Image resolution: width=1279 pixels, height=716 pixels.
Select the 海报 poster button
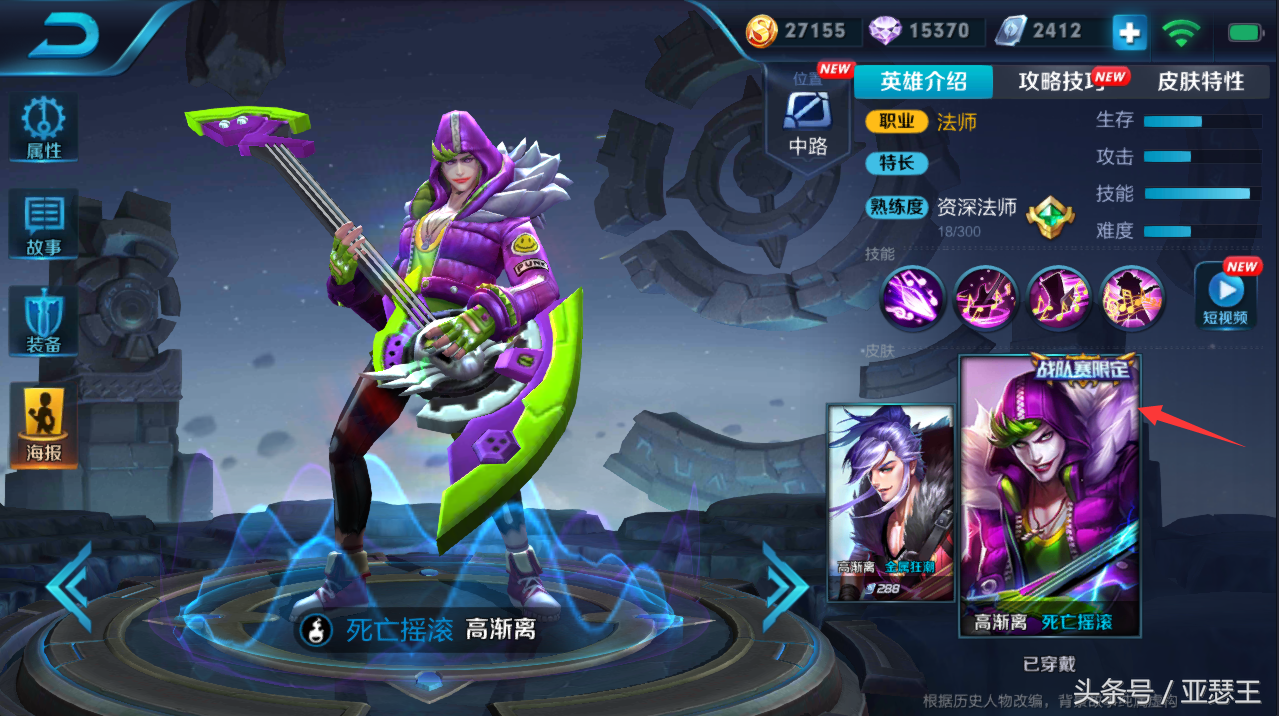click(44, 424)
